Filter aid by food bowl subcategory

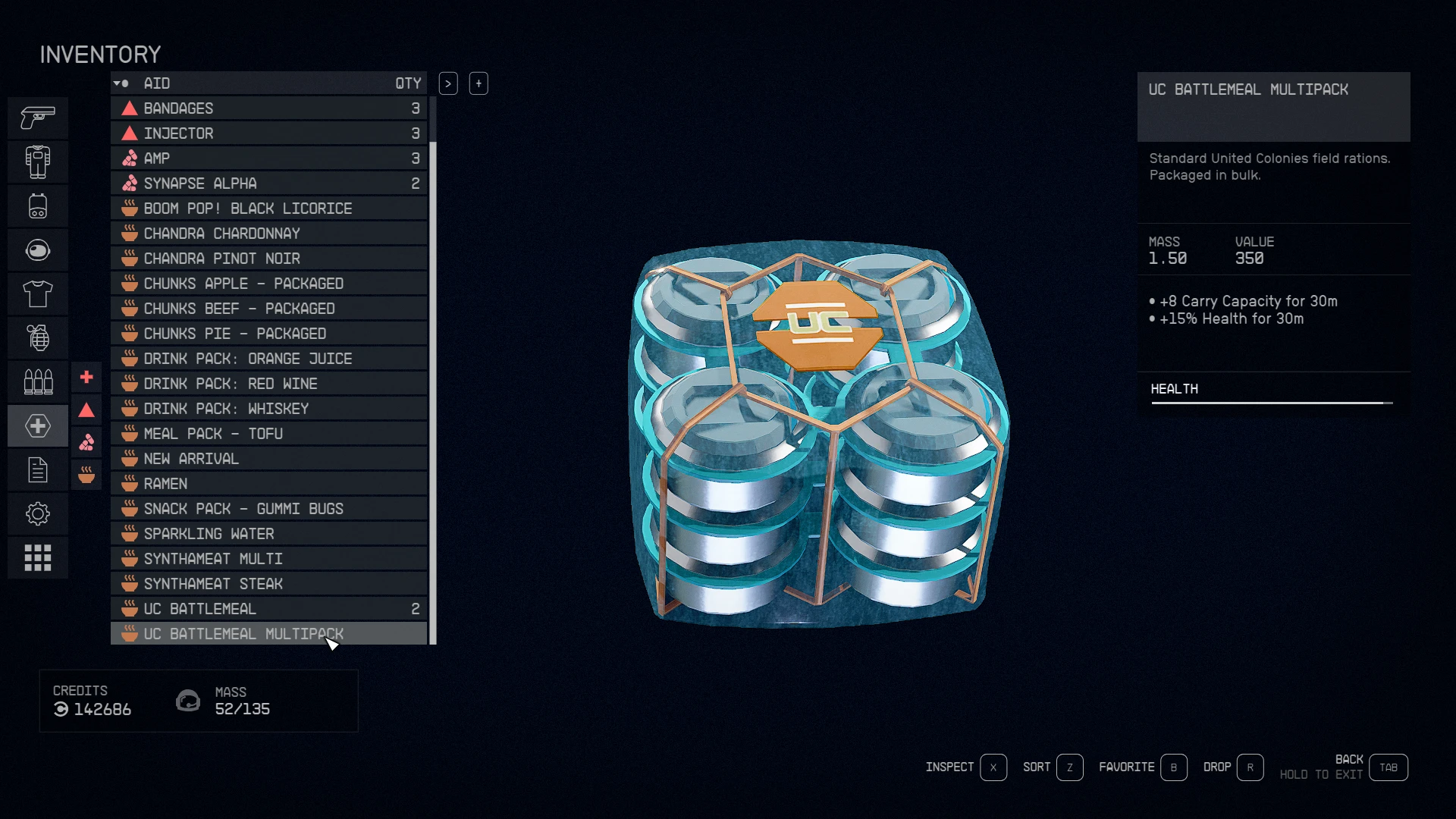[x=86, y=475]
